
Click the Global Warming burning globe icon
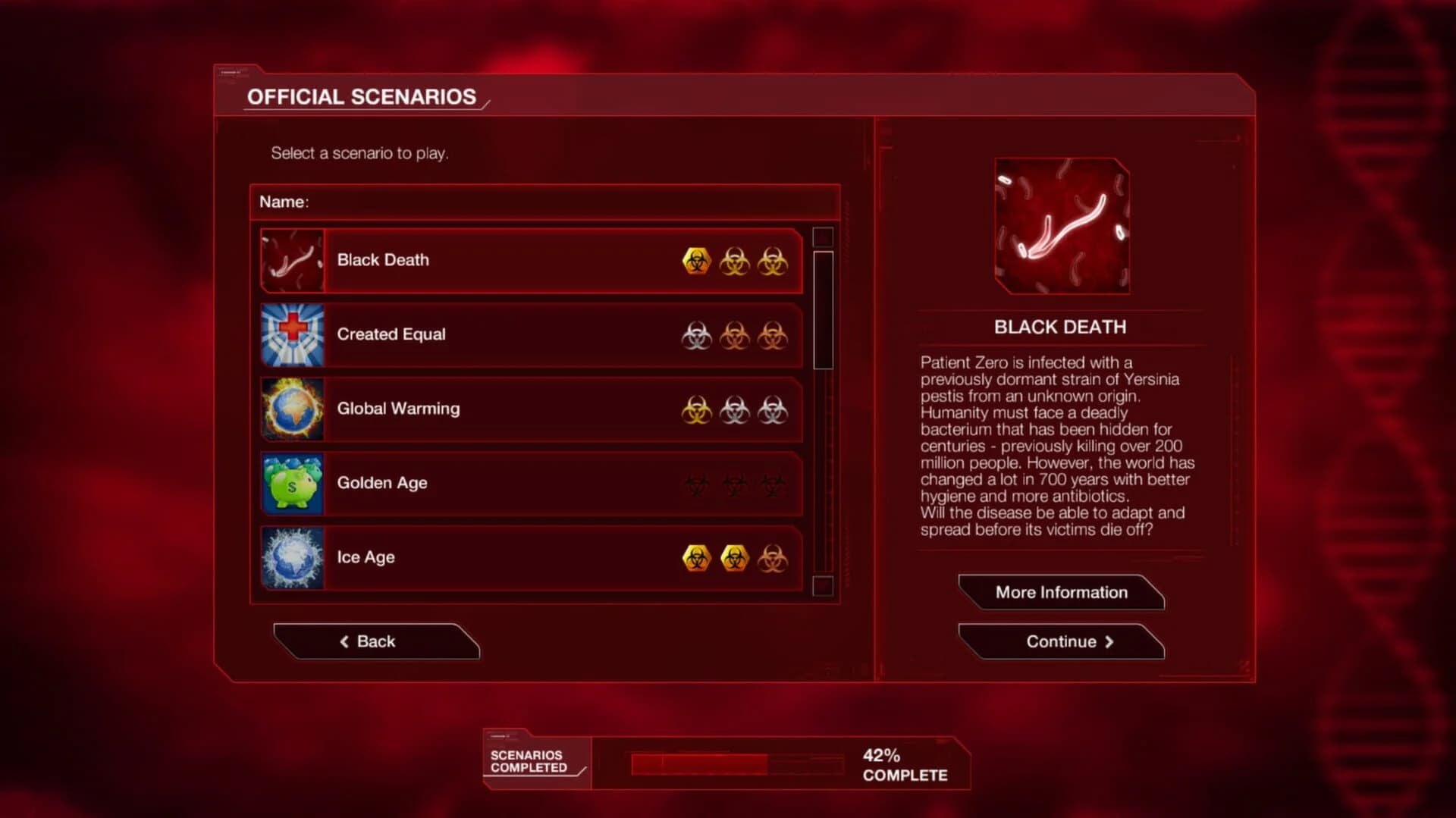point(293,409)
